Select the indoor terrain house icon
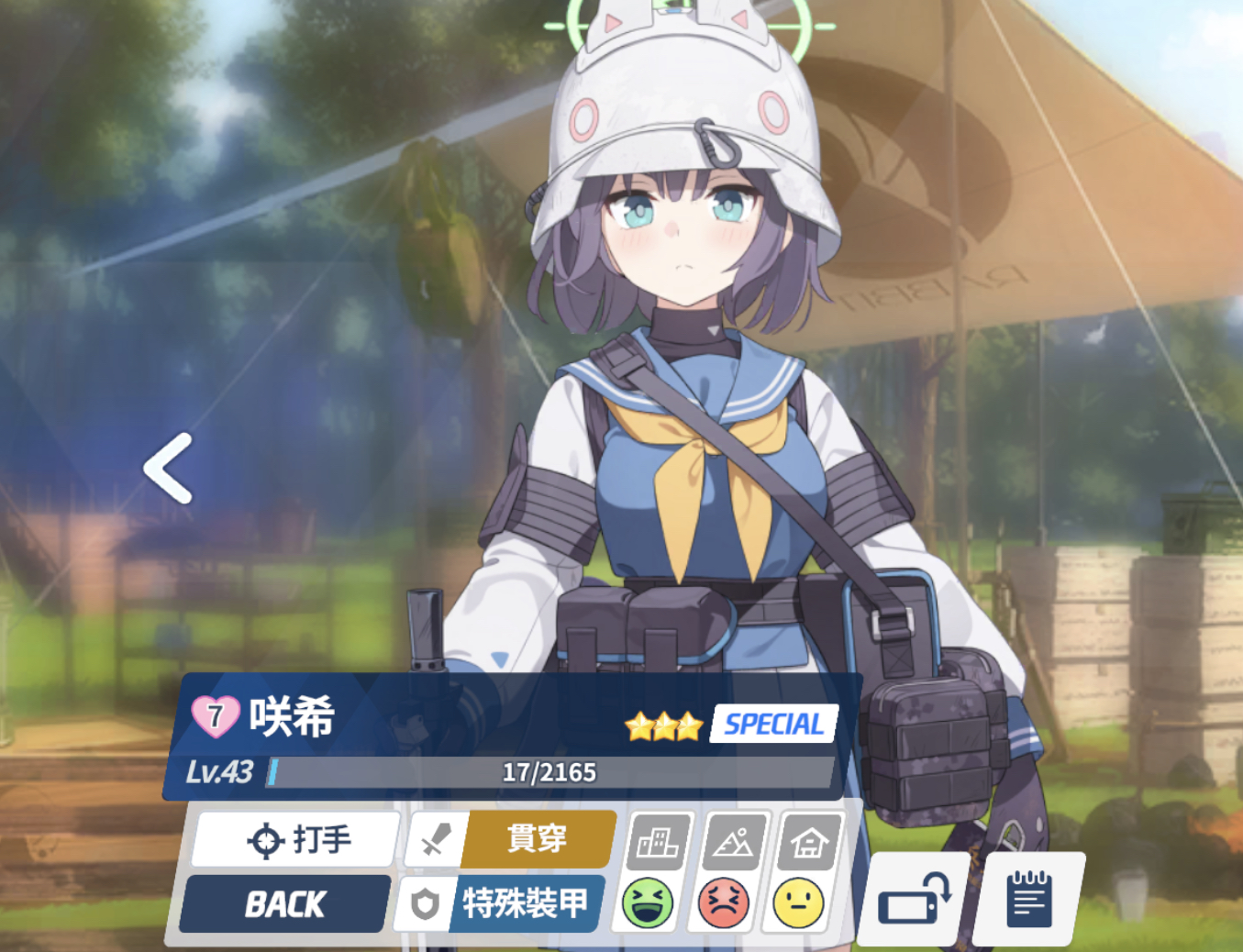Screen dimensions: 1243x952 point(807,842)
